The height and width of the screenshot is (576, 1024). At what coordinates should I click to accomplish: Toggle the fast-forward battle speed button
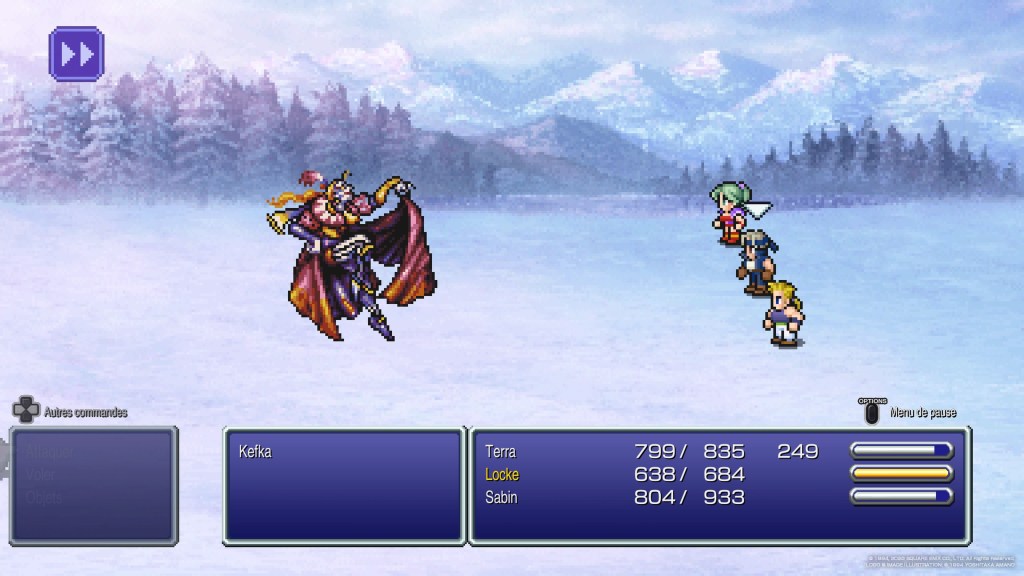pos(76,53)
